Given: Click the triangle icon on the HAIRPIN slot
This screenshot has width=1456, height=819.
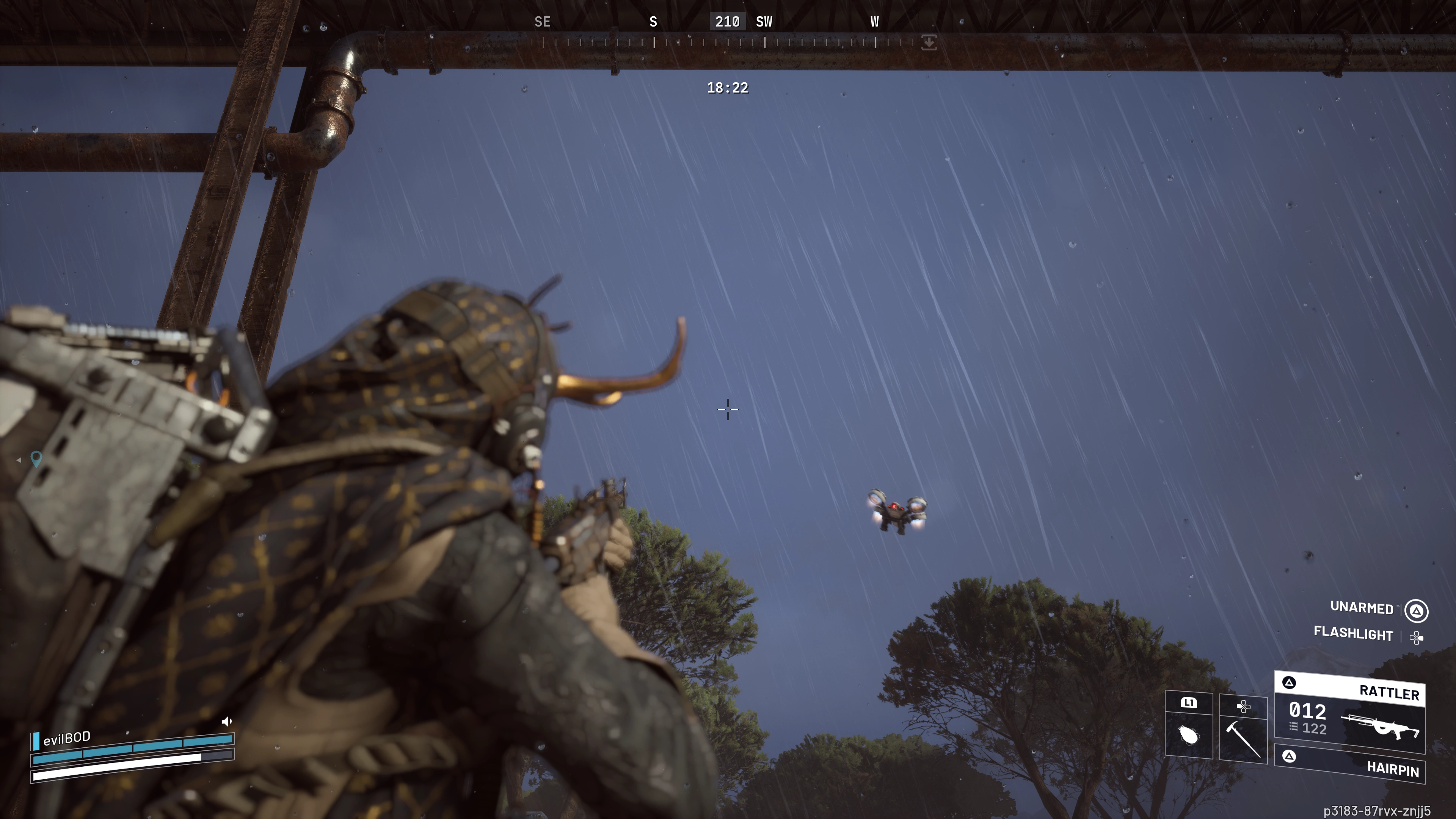Looking at the screenshot, I should click(1290, 758).
